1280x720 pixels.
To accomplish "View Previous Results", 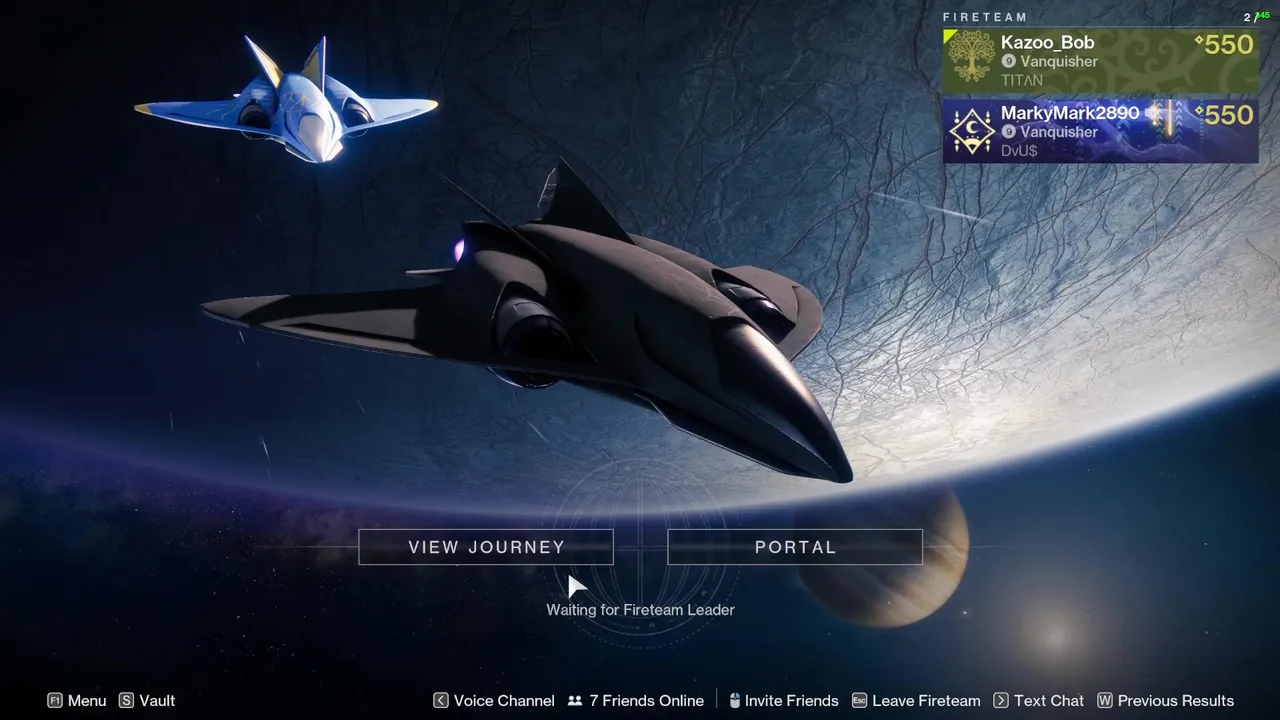I will pos(1166,701).
